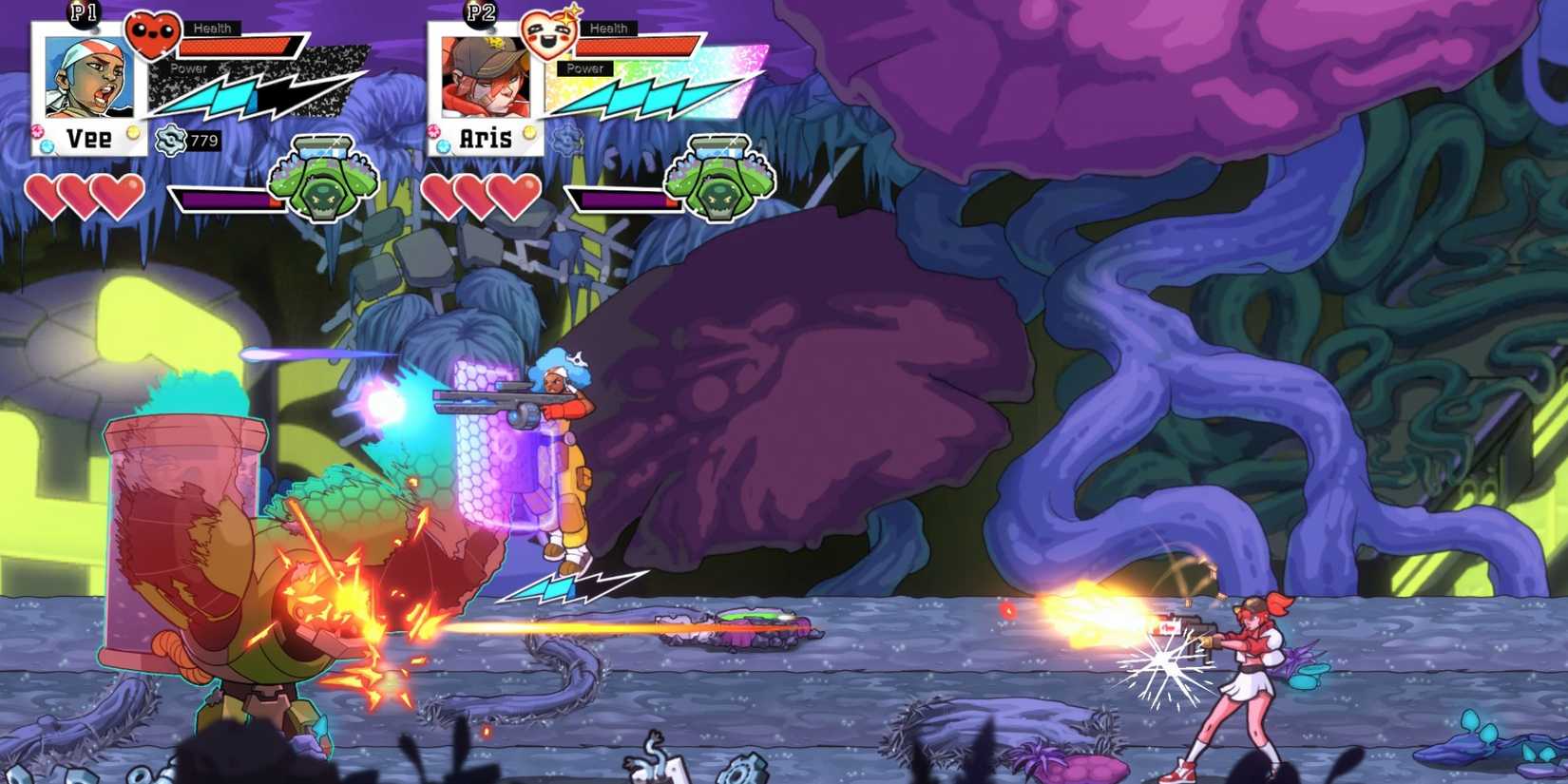Select the Aris name label

point(485,138)
